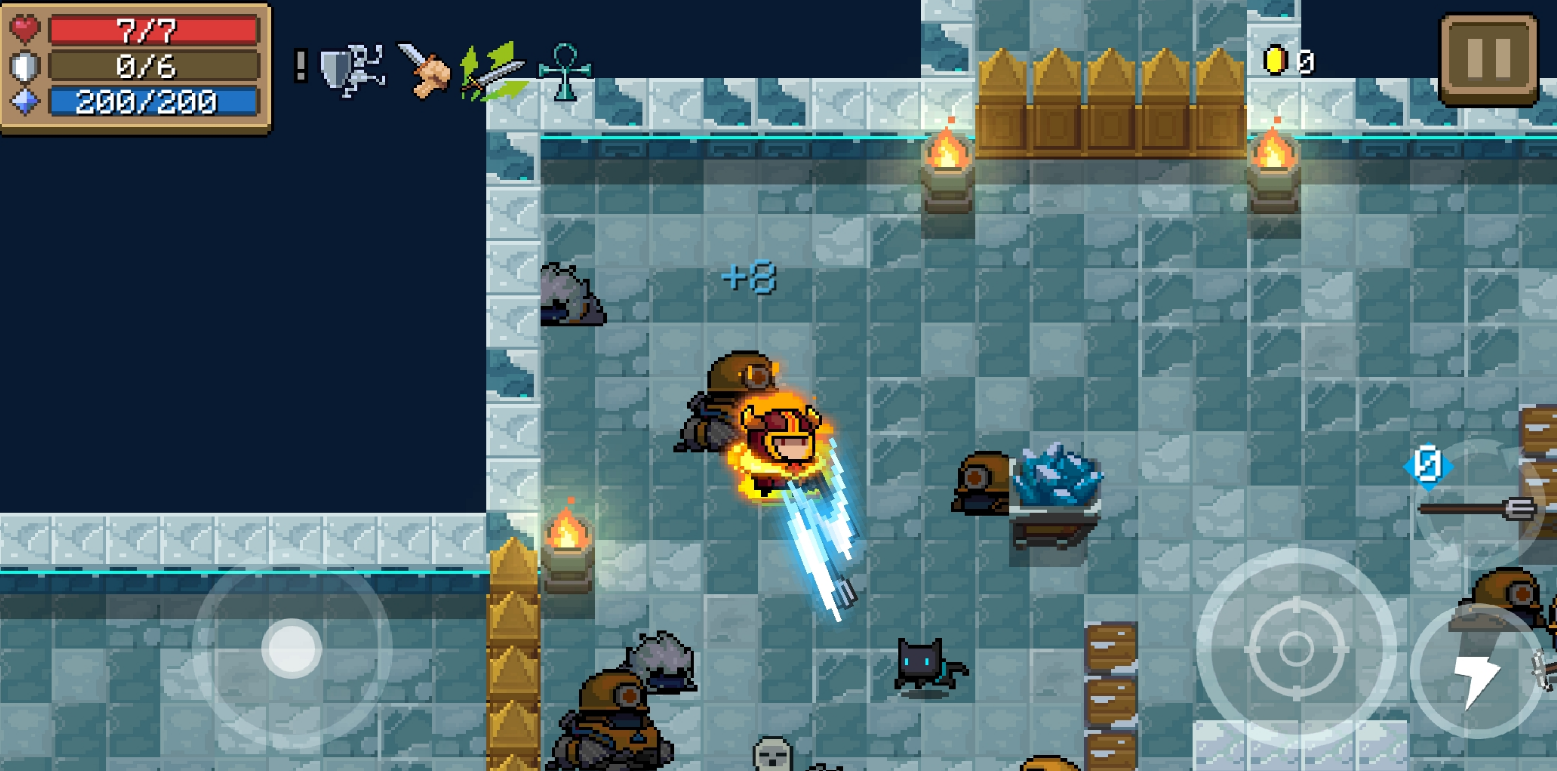Pause the game with the pause button
Screen dimensions: 1557x771
(1487, 60)
